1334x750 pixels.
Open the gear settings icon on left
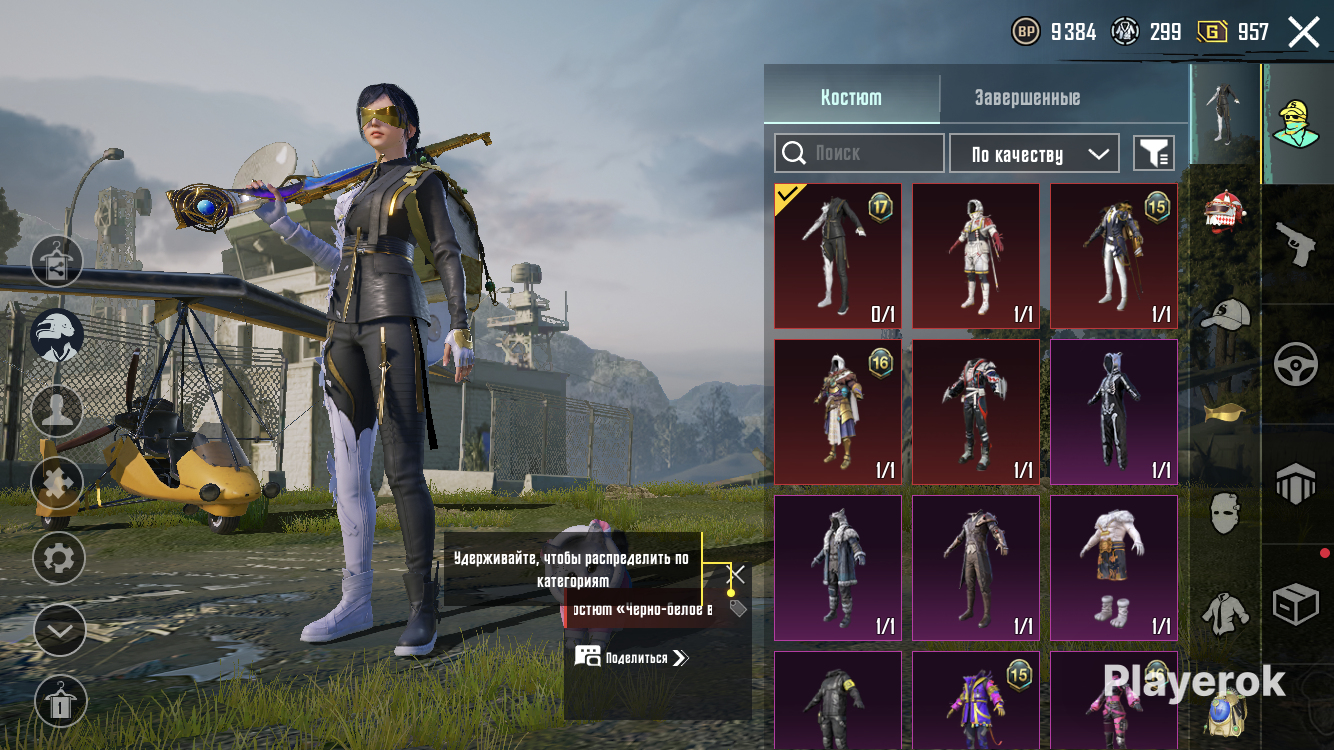tap(58, 558)
